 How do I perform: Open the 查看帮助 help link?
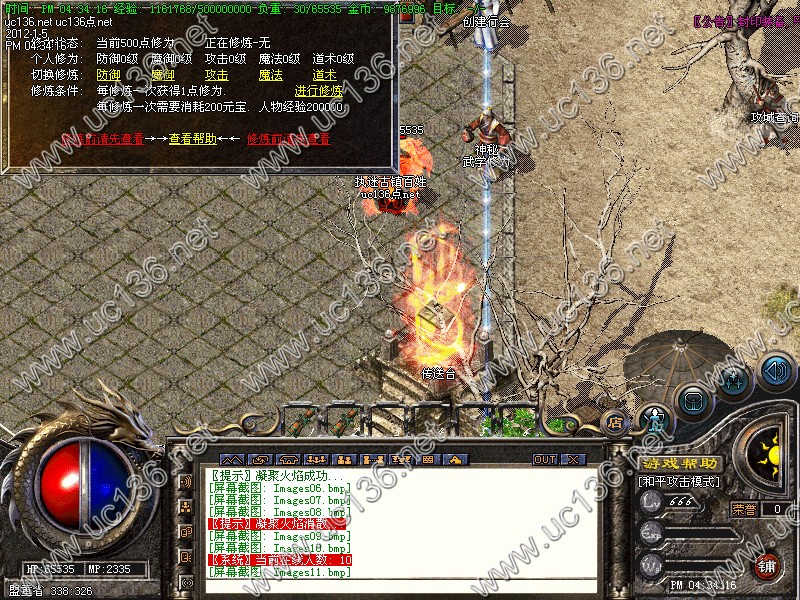(x=192, y=139)
